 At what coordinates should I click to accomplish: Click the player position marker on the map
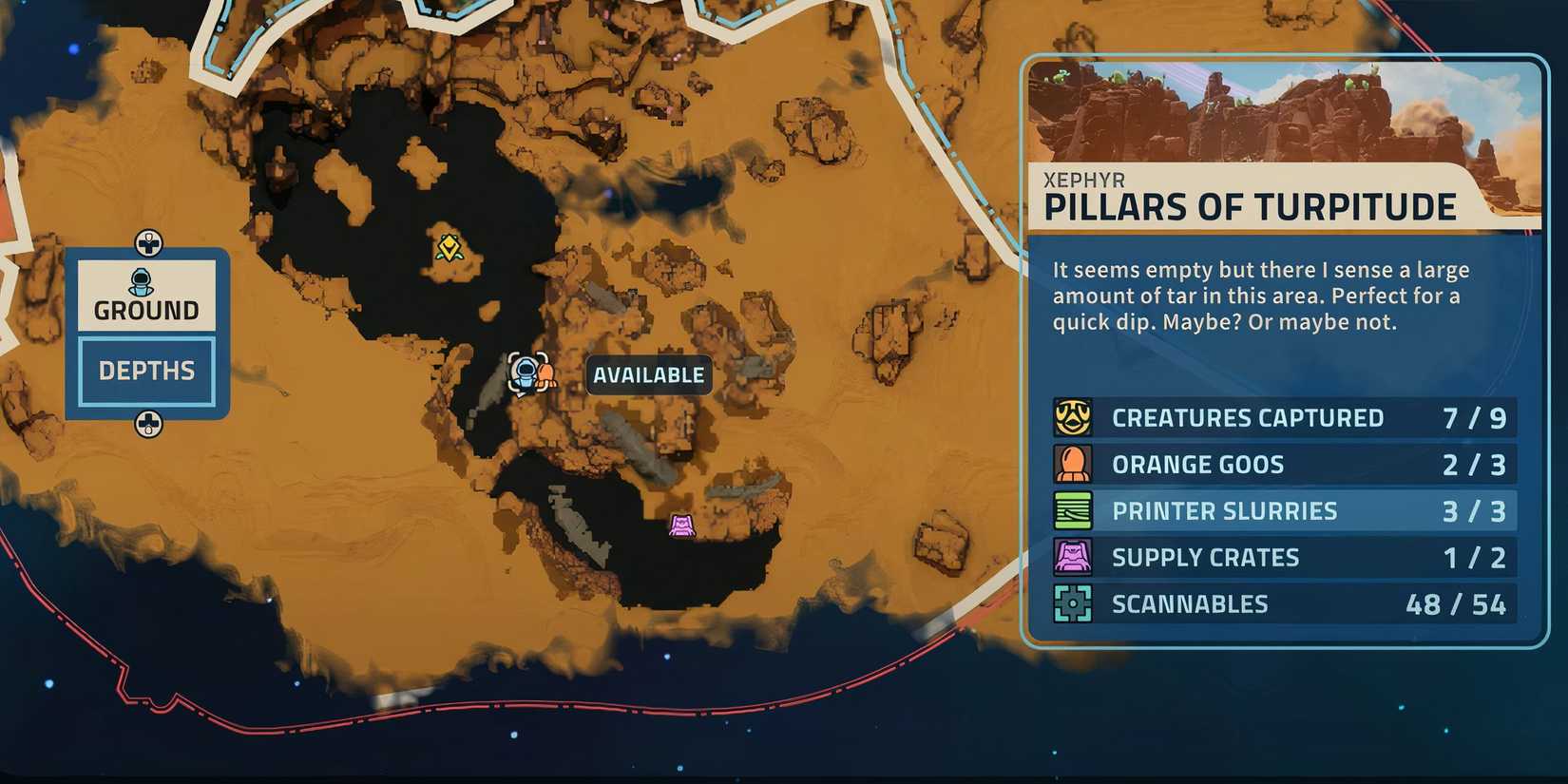click(x=525, y=373)
